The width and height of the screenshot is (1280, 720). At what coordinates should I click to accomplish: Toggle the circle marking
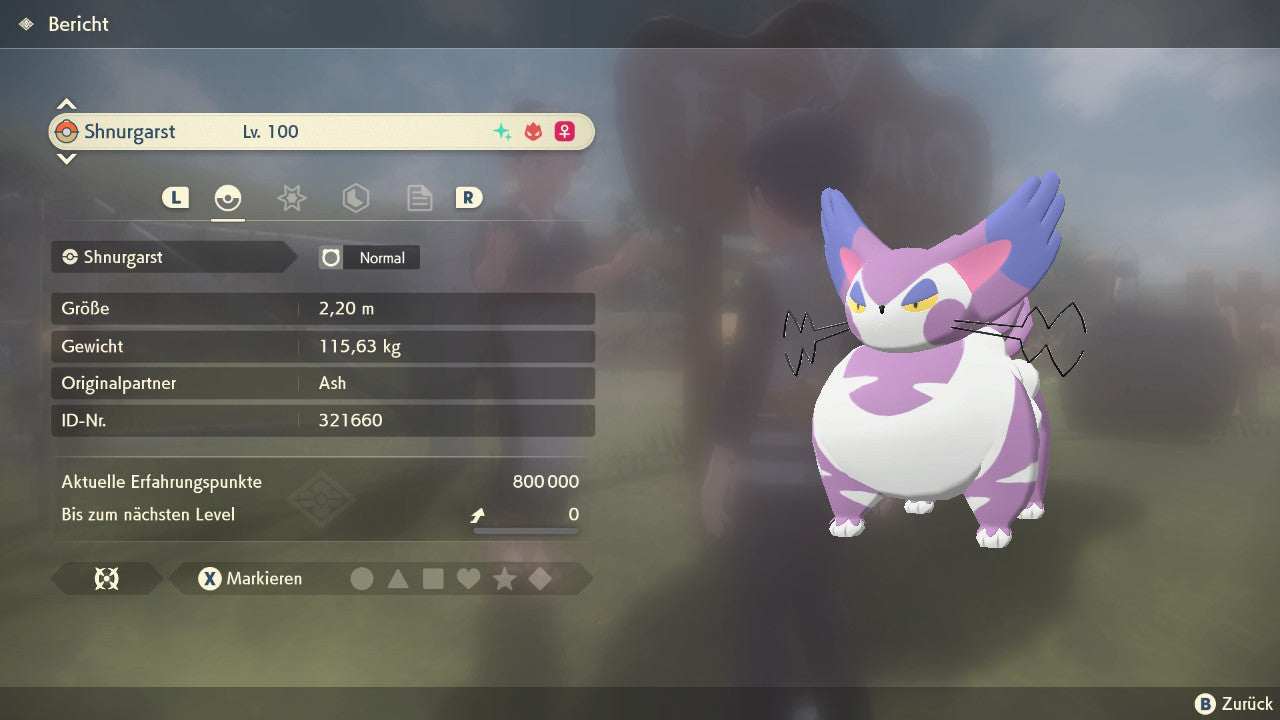coord(362,579)
